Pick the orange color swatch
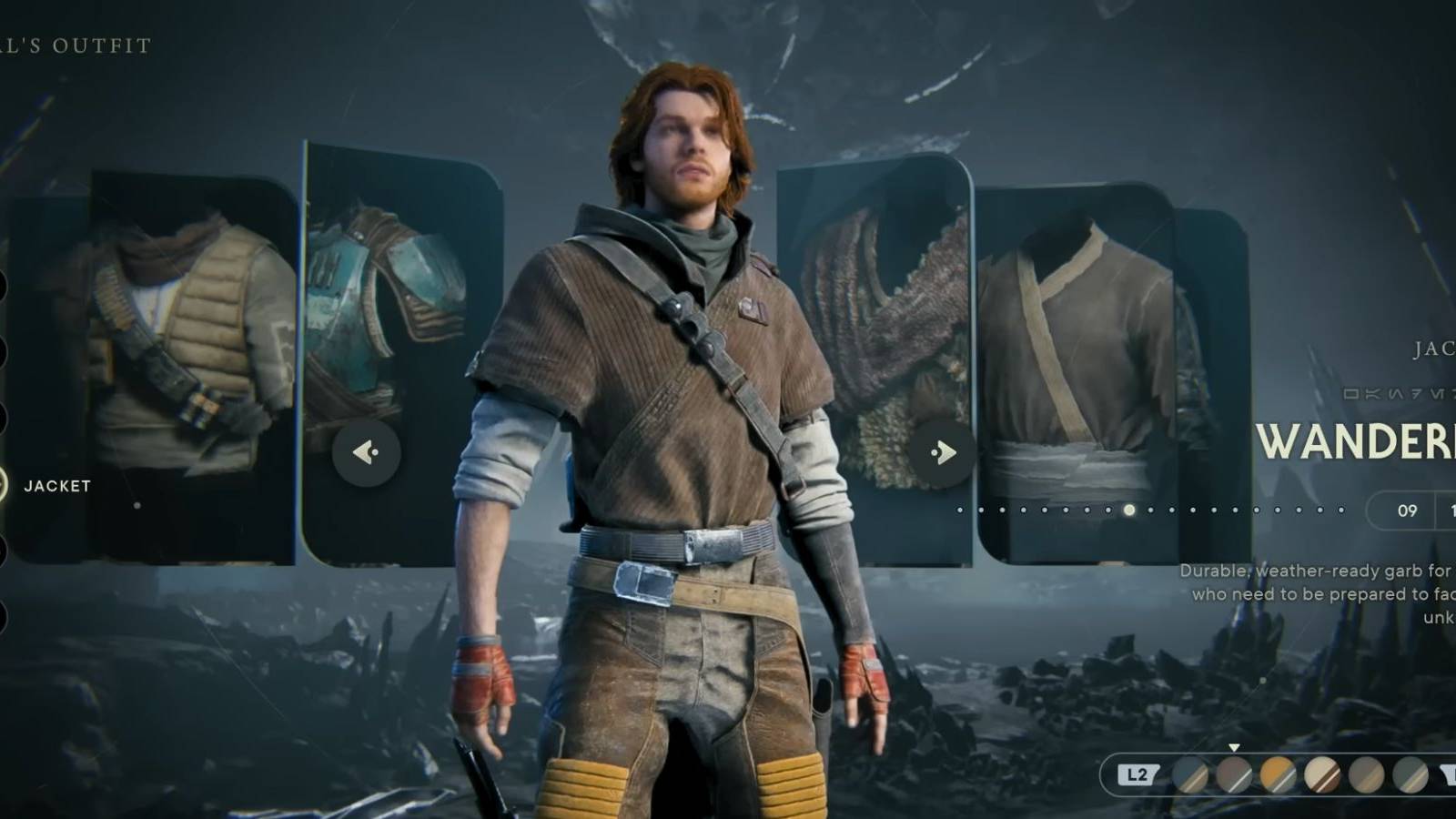The width and height of the screenshot is (1456, 819). [x=1279, y=775]
